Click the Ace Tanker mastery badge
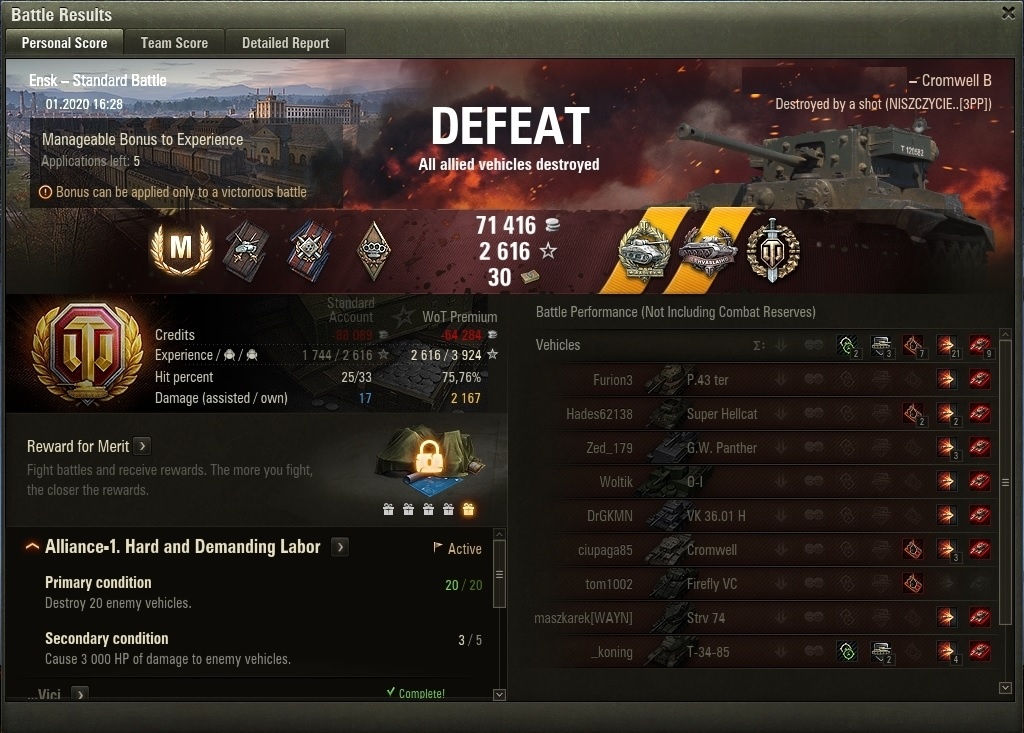Screen dimensions: 1024x733 pyautogui.click(x=181, y=250)
